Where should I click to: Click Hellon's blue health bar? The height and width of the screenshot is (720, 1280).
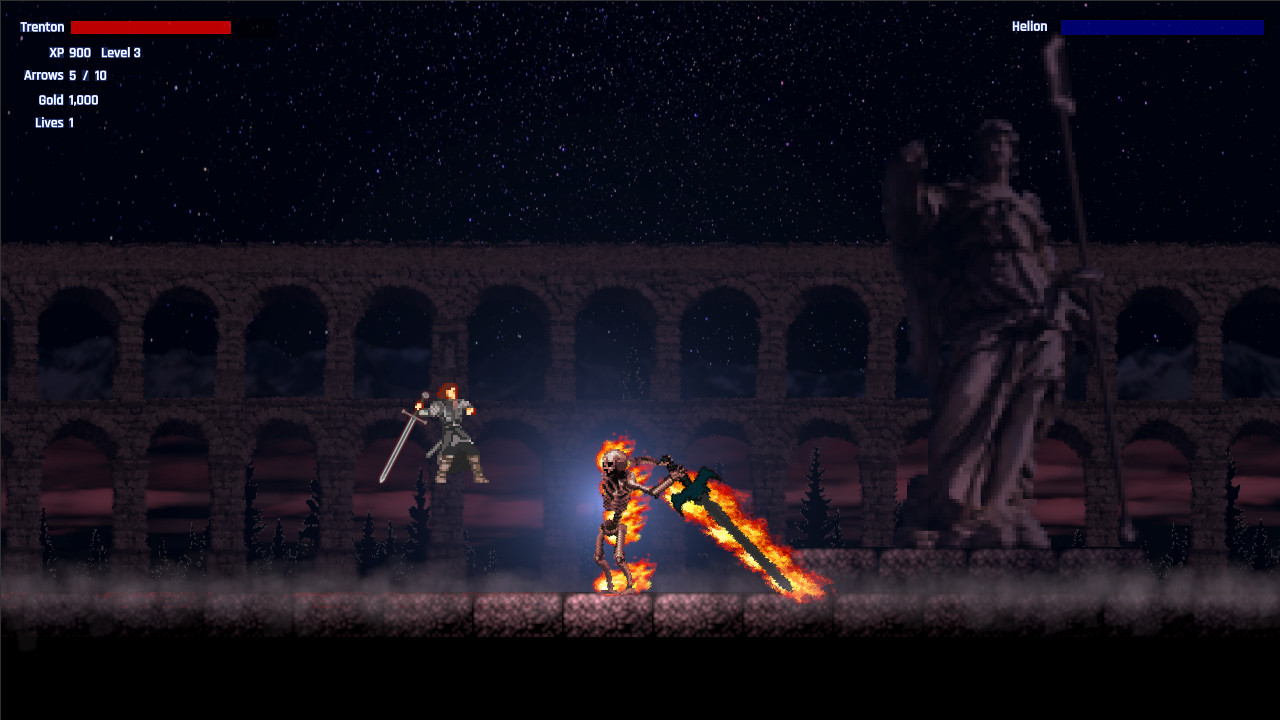click(1162, 27)
